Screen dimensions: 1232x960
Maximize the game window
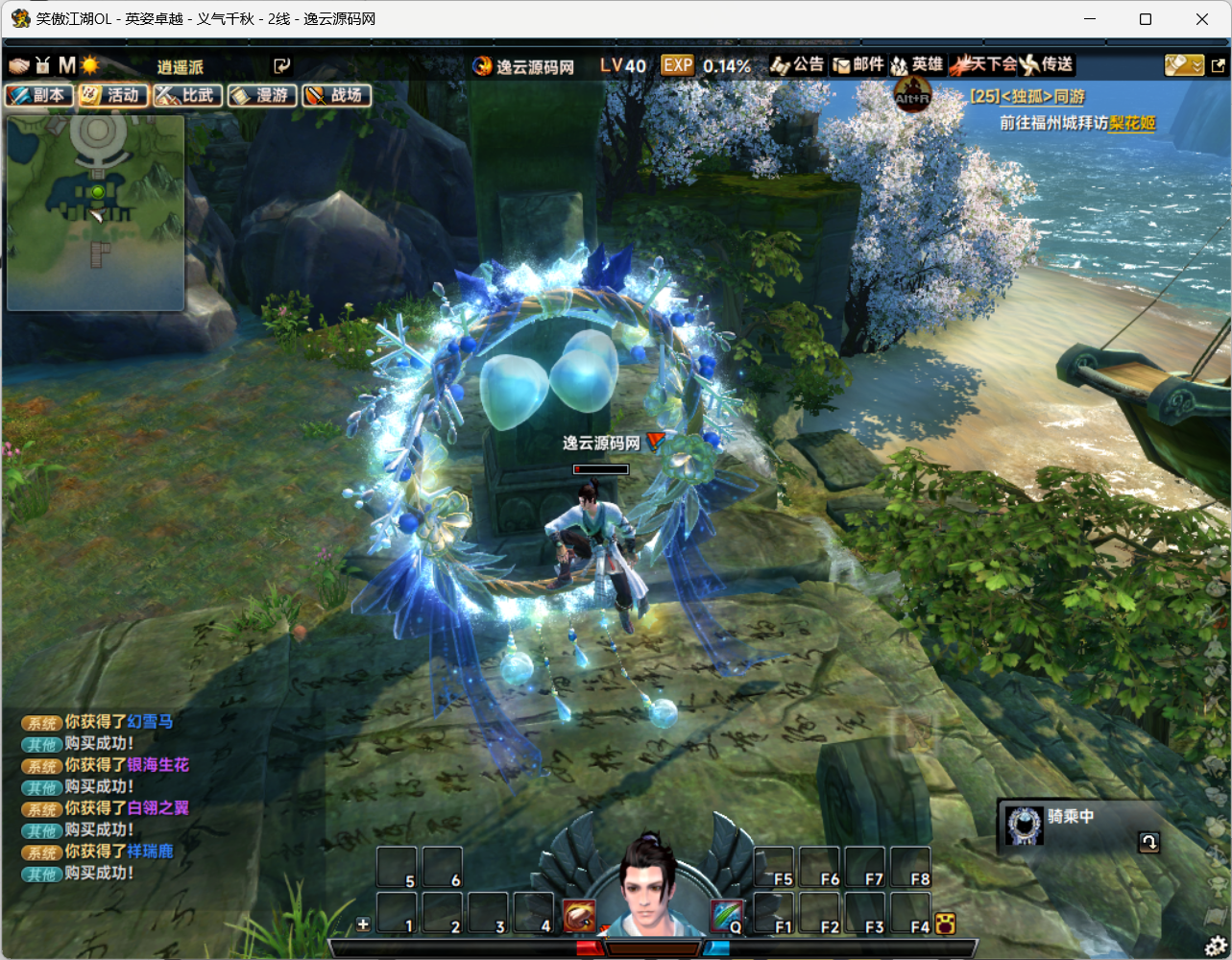1146,19
